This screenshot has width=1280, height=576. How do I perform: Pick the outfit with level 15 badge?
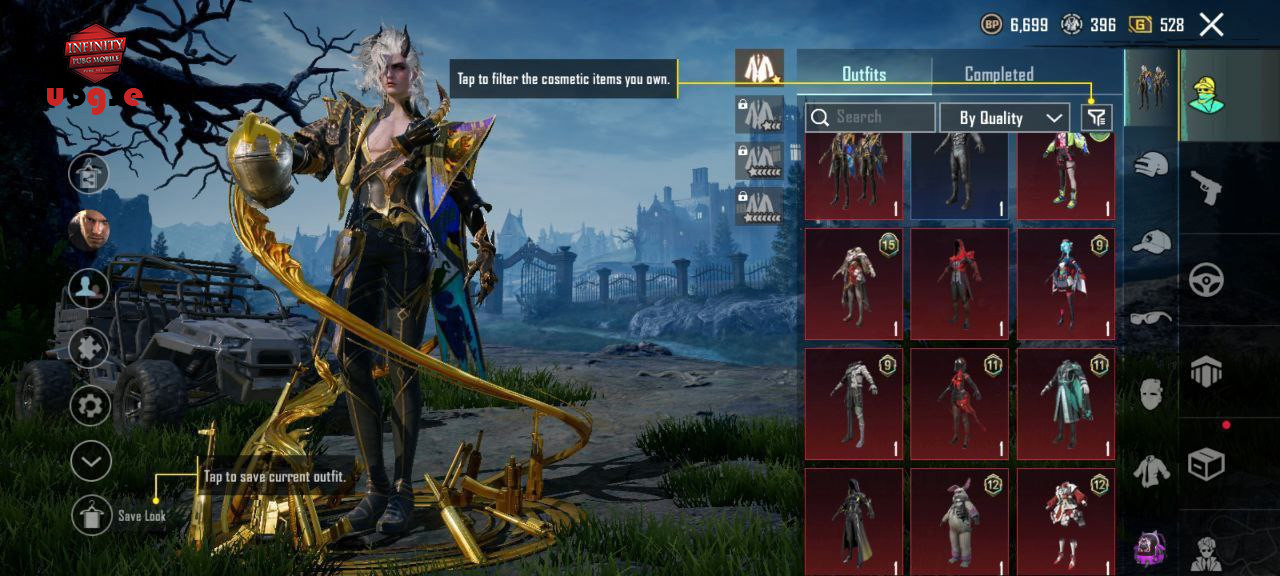(853, 284)
